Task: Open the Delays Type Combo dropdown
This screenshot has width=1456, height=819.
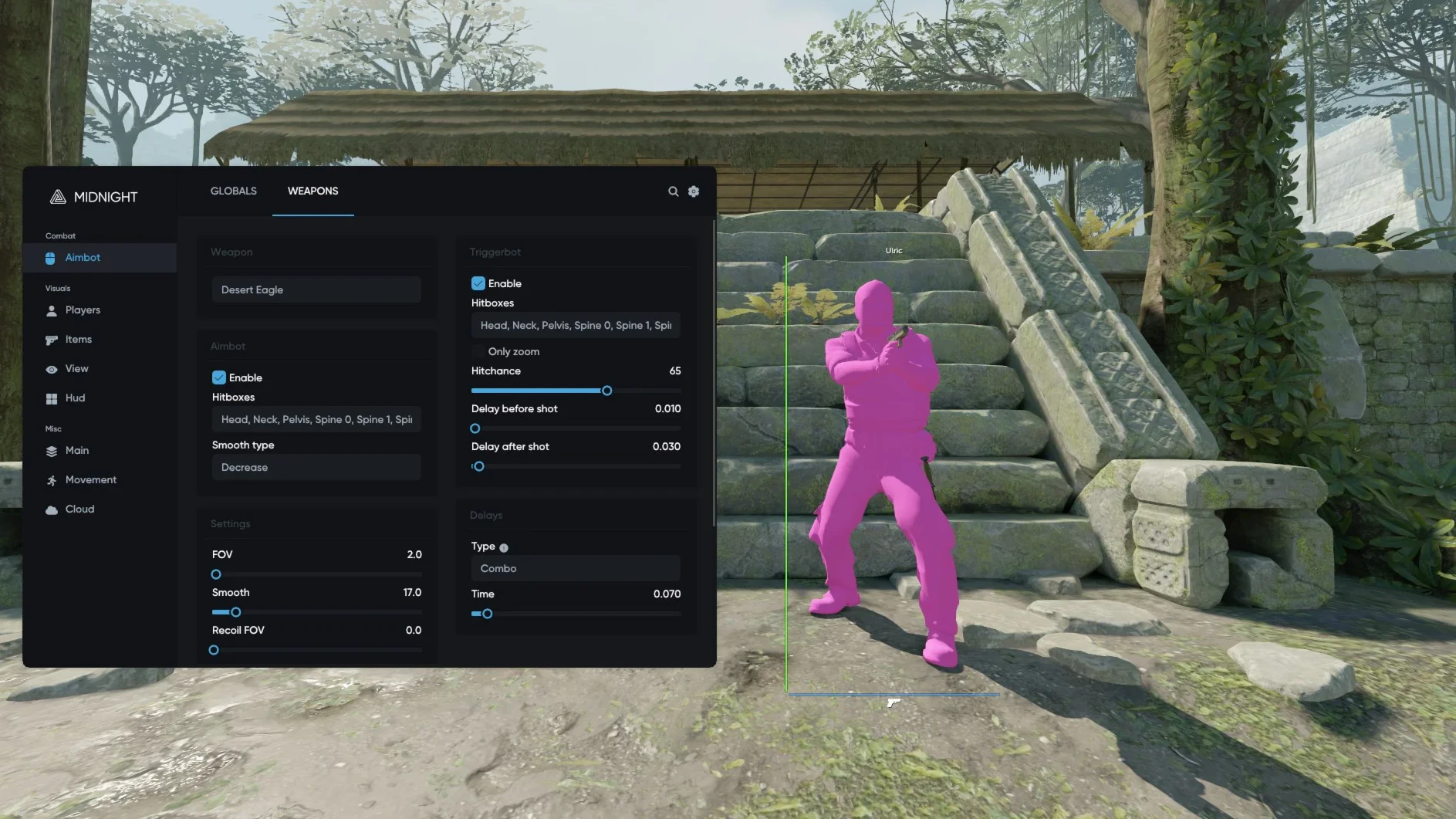Action: point(576,569)
